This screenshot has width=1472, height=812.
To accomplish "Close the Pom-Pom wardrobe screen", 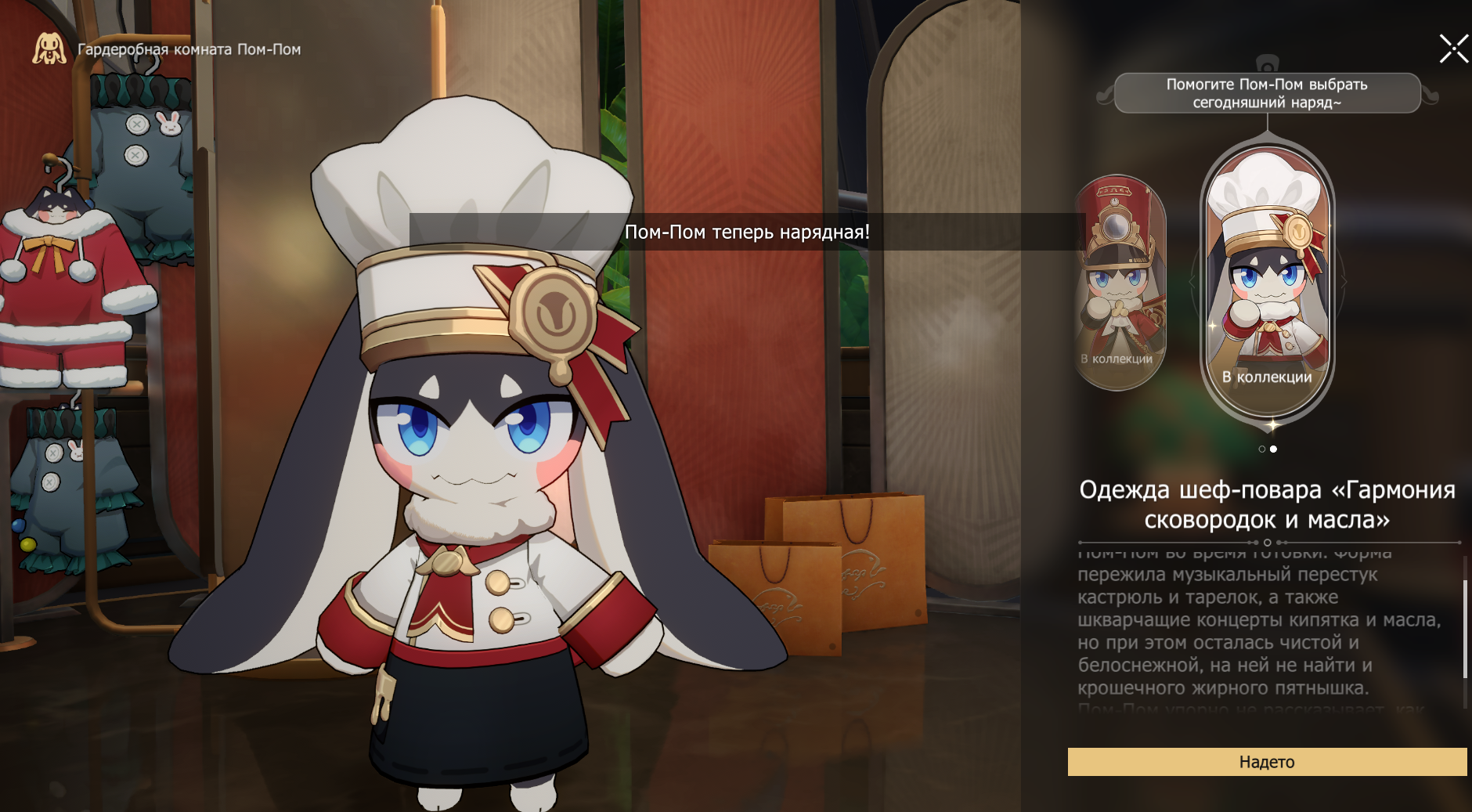I will (x=1453, y=49).
